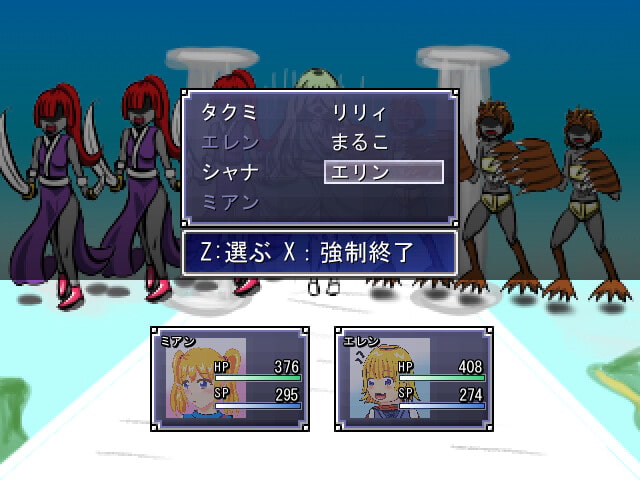
Task: Choose the greyed-out エレン menu entry
Action: point(230,142)
